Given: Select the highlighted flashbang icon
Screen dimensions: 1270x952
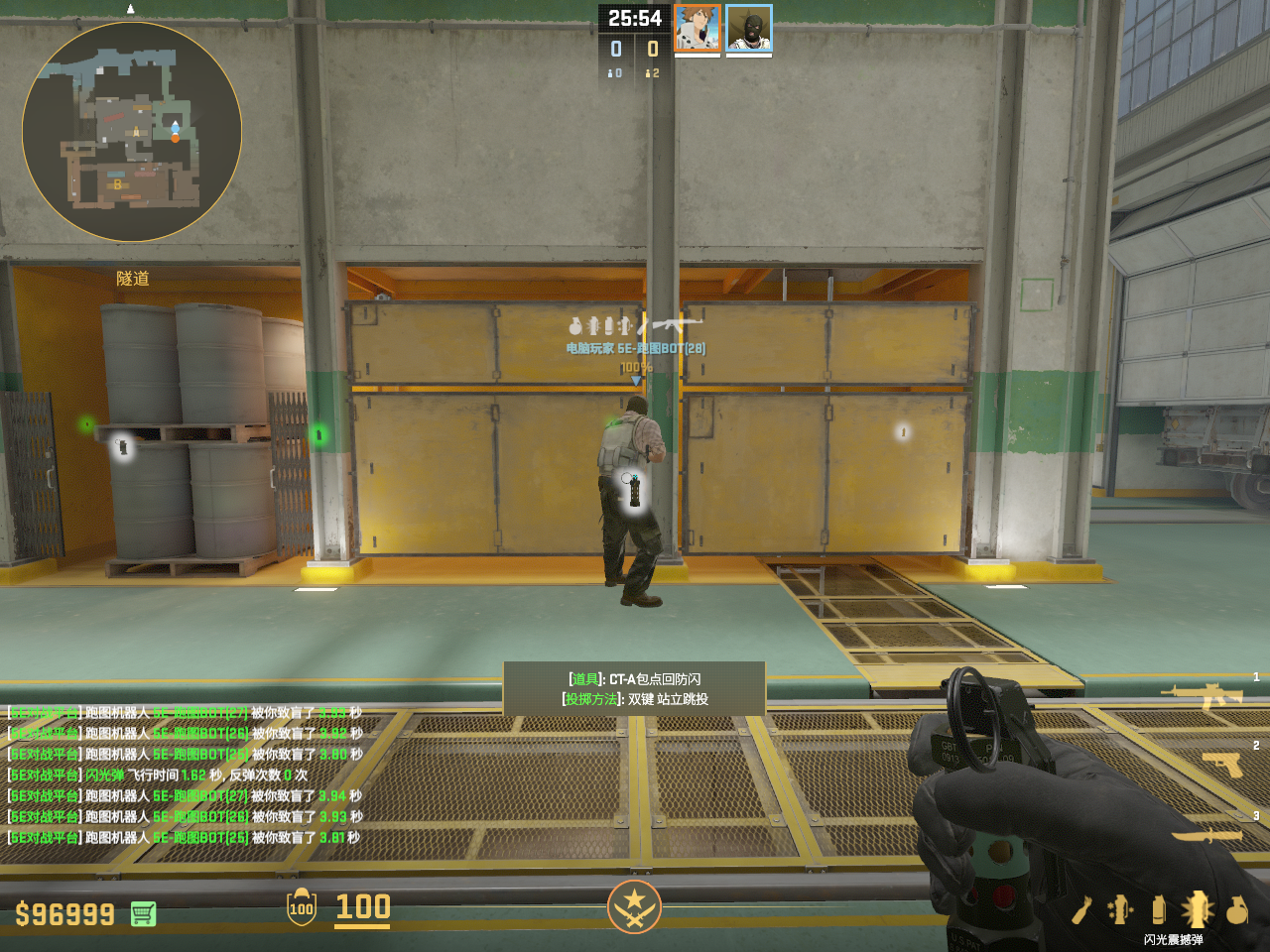Looking at the screenshot, I should pos(1197,909).
